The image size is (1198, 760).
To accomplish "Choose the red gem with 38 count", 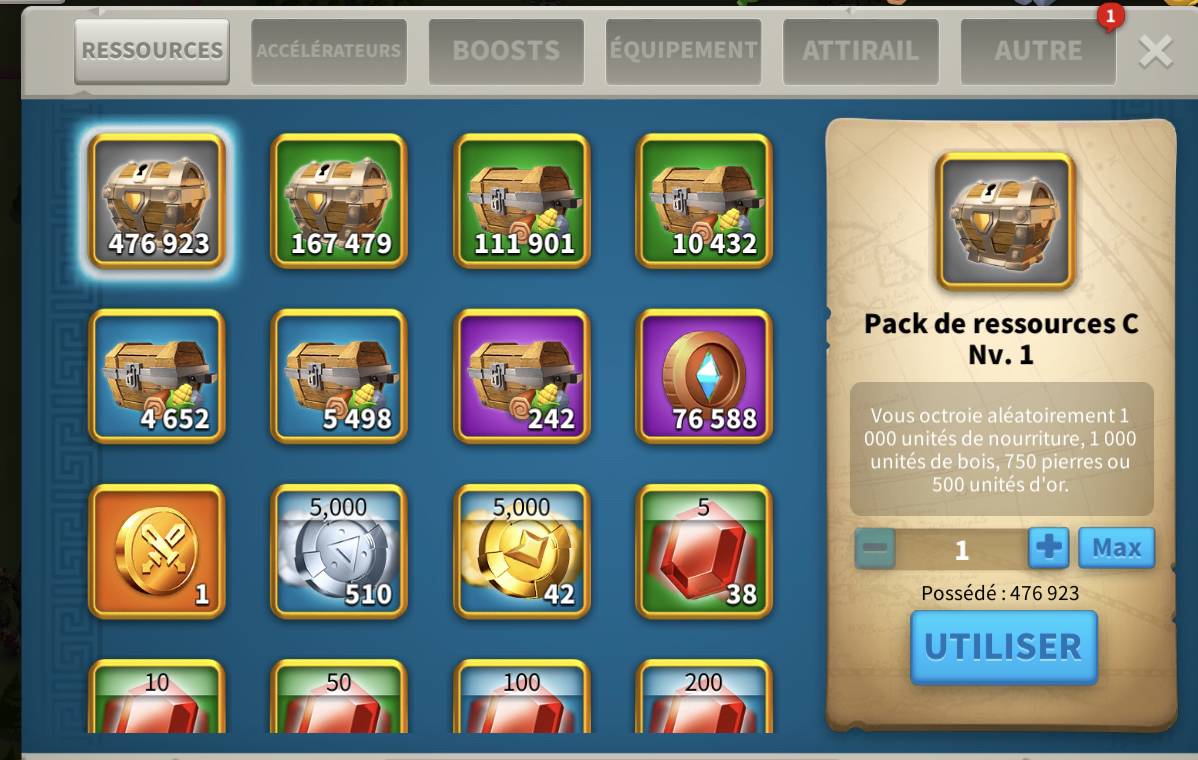I will click(x=704, y=551).
